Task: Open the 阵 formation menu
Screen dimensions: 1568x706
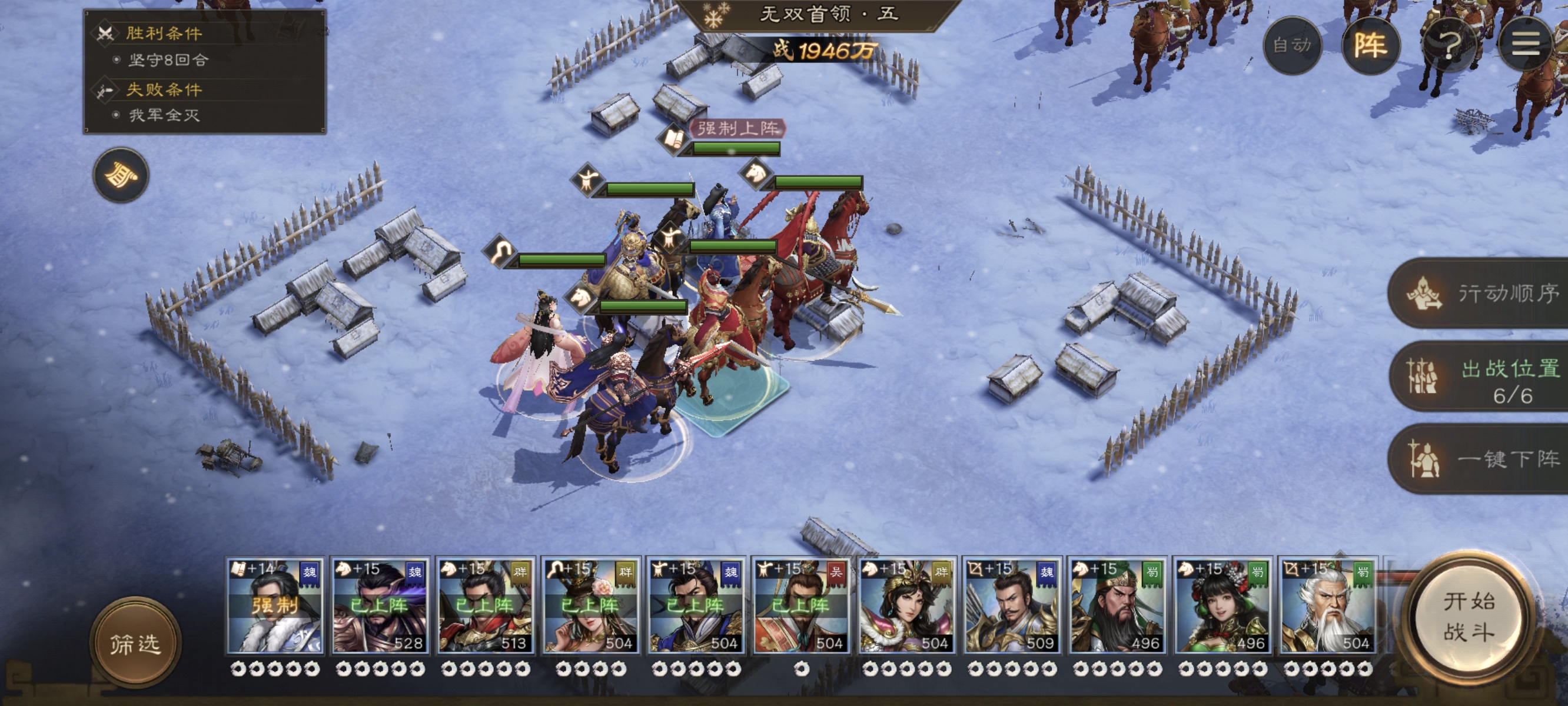Action: tap(1370, 45)
